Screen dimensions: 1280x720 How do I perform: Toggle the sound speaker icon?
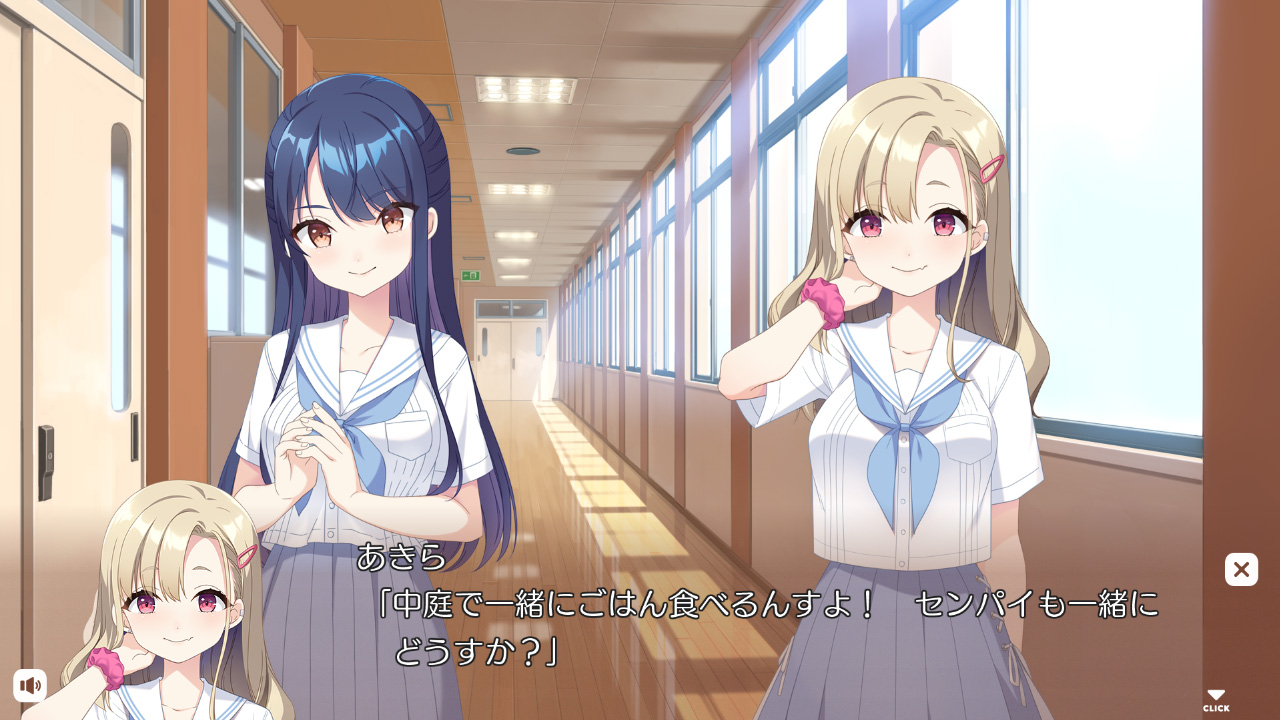[x=30, y=685]
